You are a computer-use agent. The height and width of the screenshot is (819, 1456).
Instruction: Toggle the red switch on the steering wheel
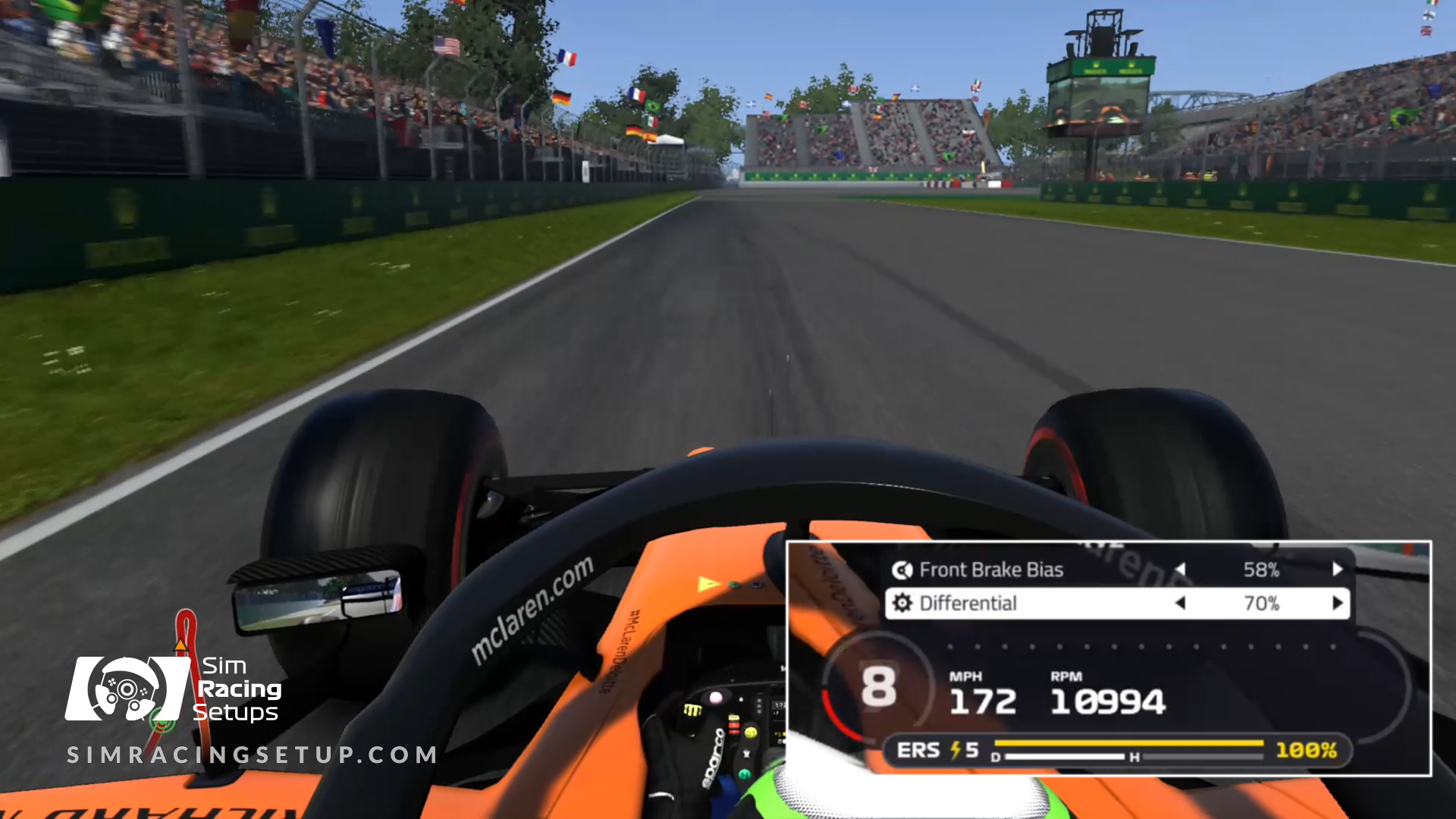(x=734, y=725)
